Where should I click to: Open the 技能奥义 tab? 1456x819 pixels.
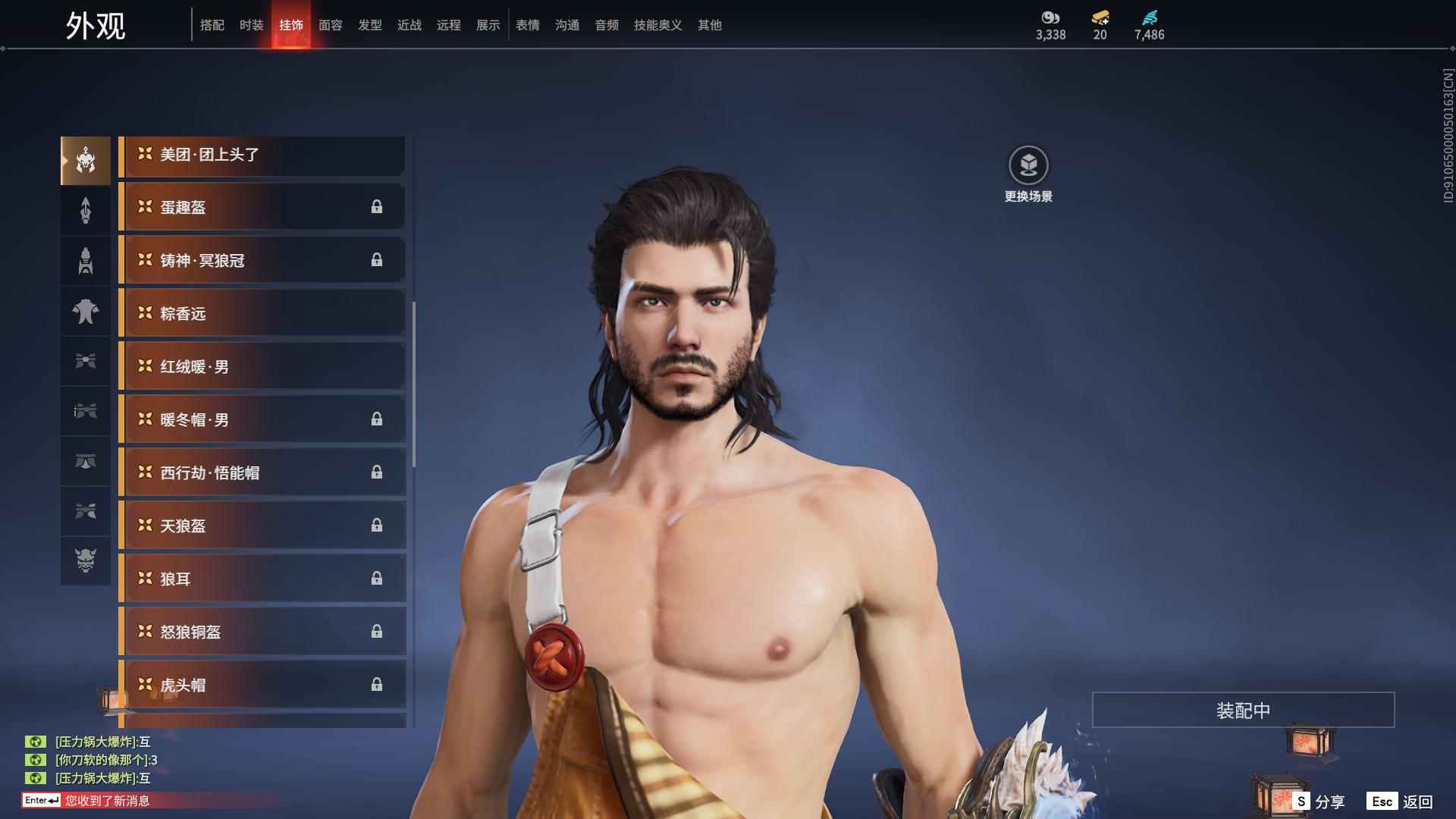[658, 25]
